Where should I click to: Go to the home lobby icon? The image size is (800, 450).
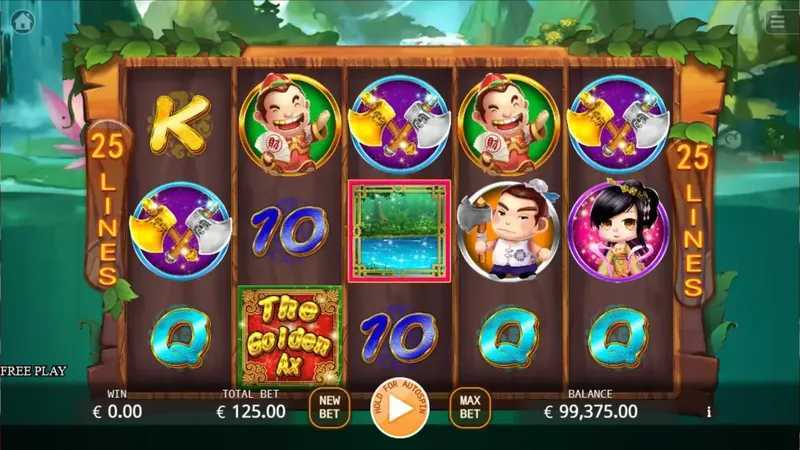(23, 21)
